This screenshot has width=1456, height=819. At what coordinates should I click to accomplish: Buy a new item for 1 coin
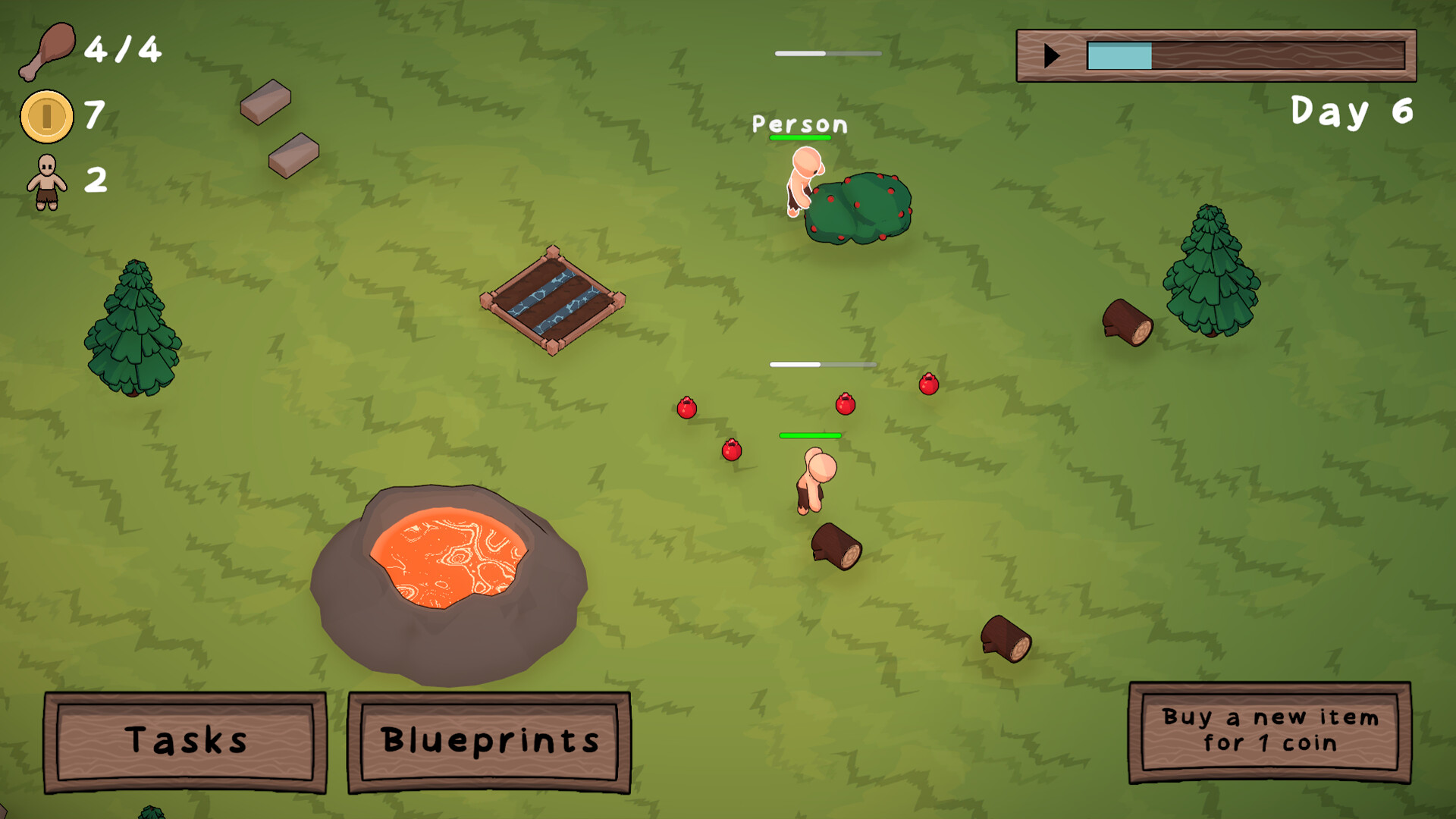[x=1269, y=731]
